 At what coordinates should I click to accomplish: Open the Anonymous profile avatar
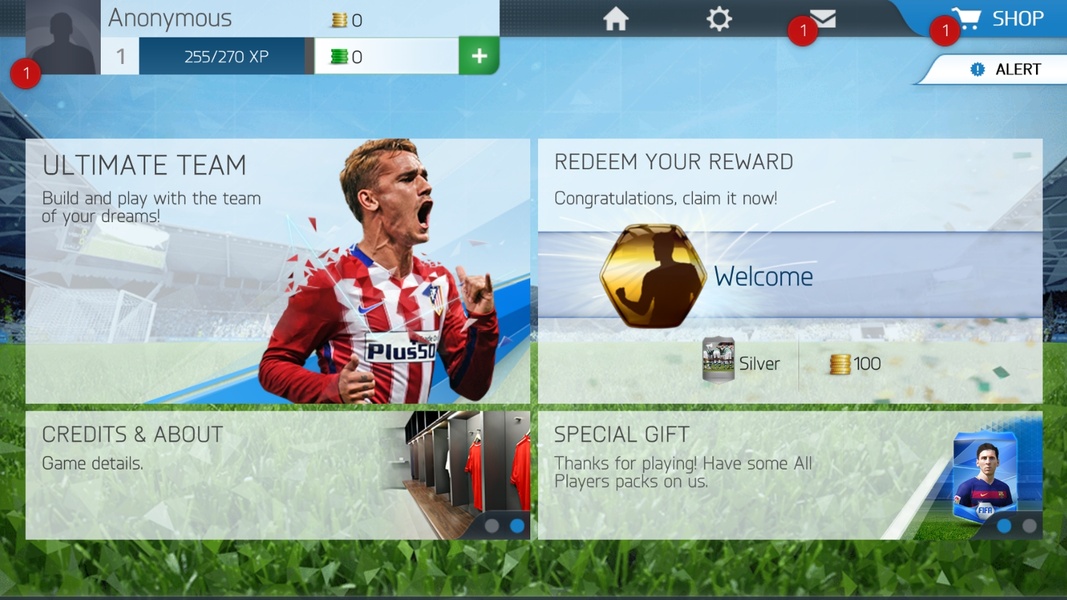63,37
